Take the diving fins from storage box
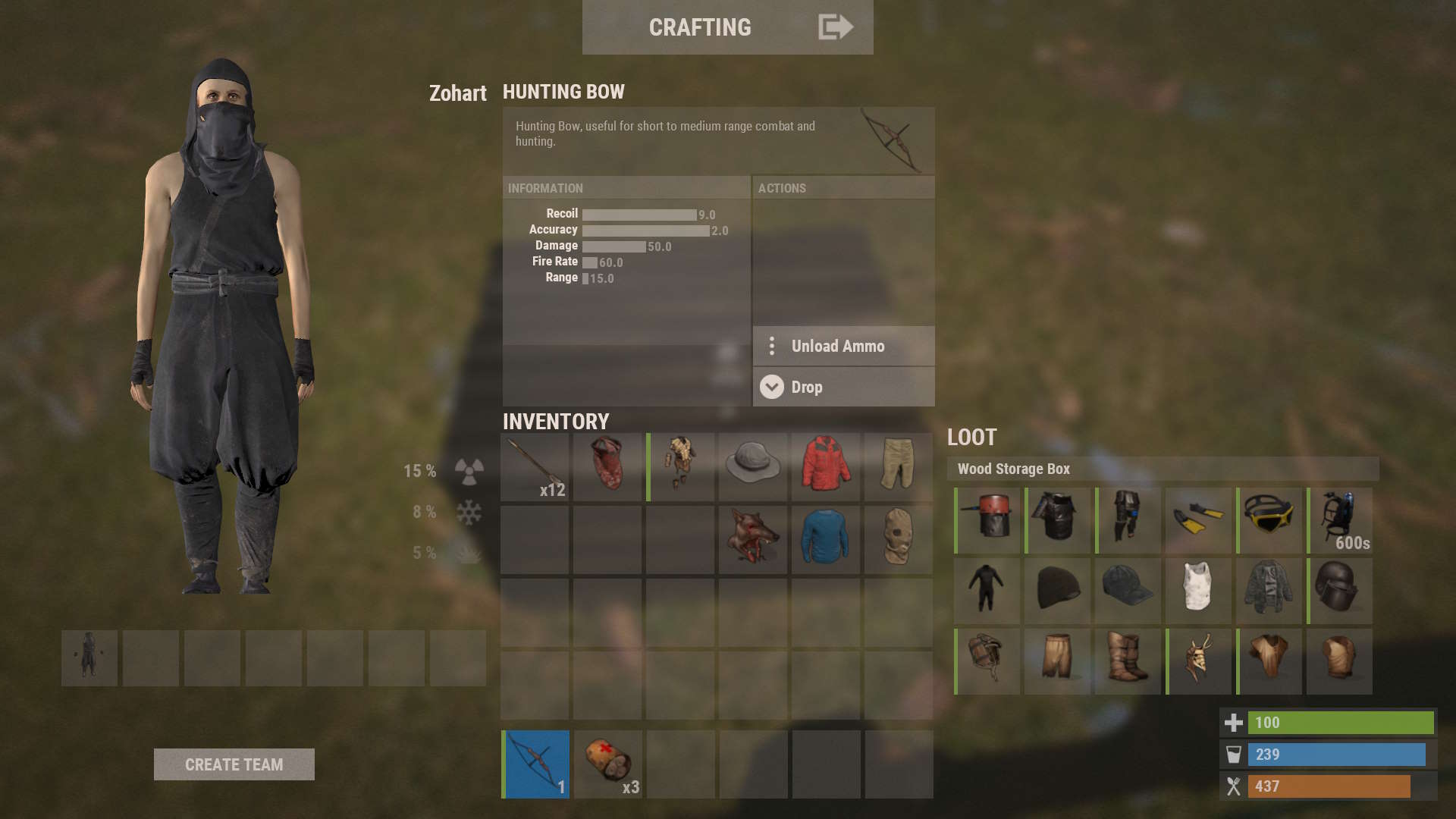 pyautogui.click(x=1198, y=520)
